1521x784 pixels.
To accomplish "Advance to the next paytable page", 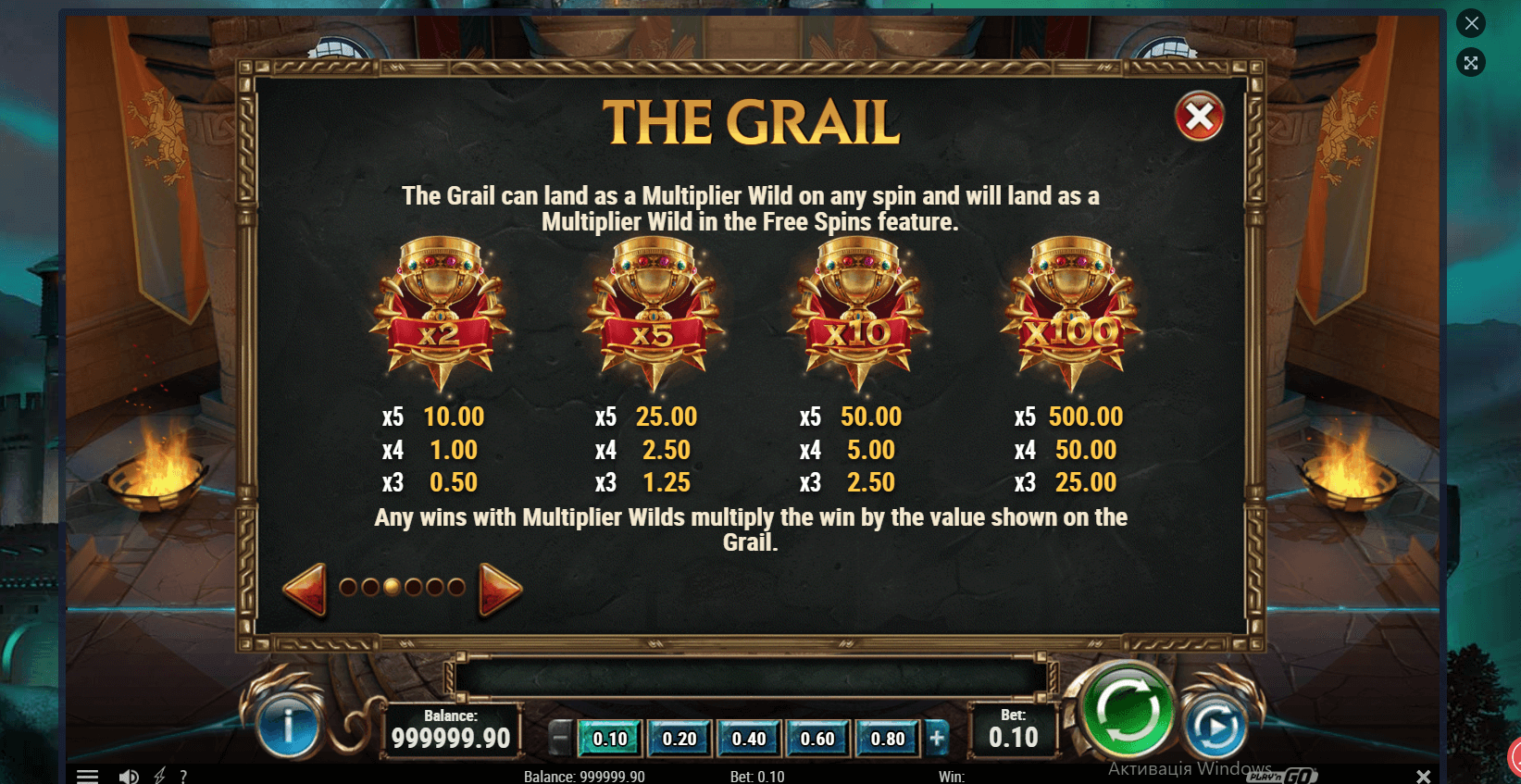I will [x=500, y=589].
